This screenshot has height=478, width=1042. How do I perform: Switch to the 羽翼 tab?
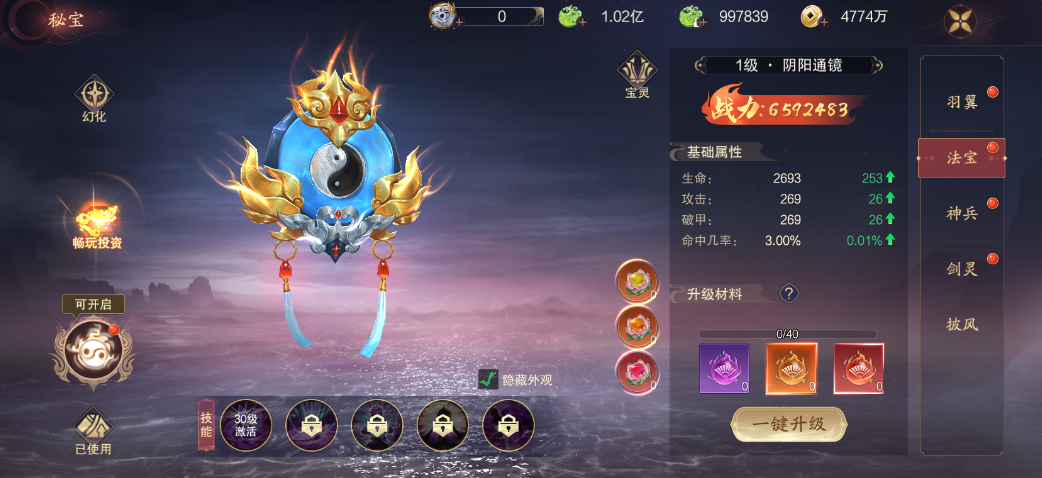coord(962,102)
